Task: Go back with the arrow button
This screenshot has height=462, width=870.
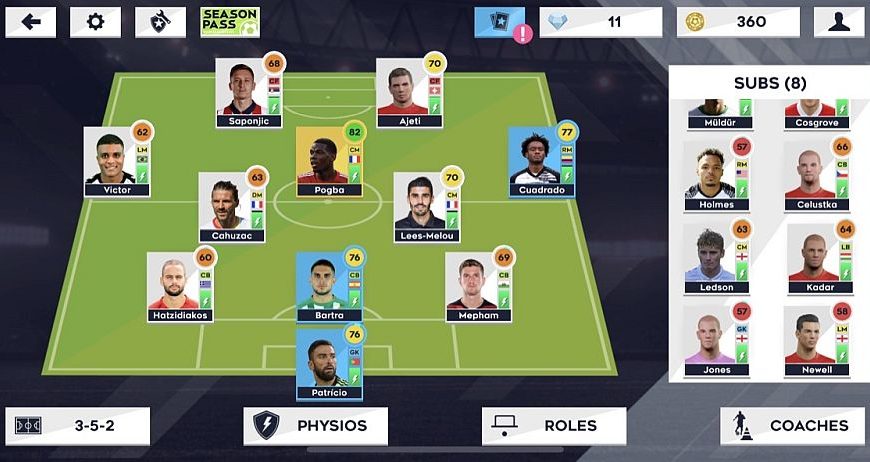Action: point(30,22)
